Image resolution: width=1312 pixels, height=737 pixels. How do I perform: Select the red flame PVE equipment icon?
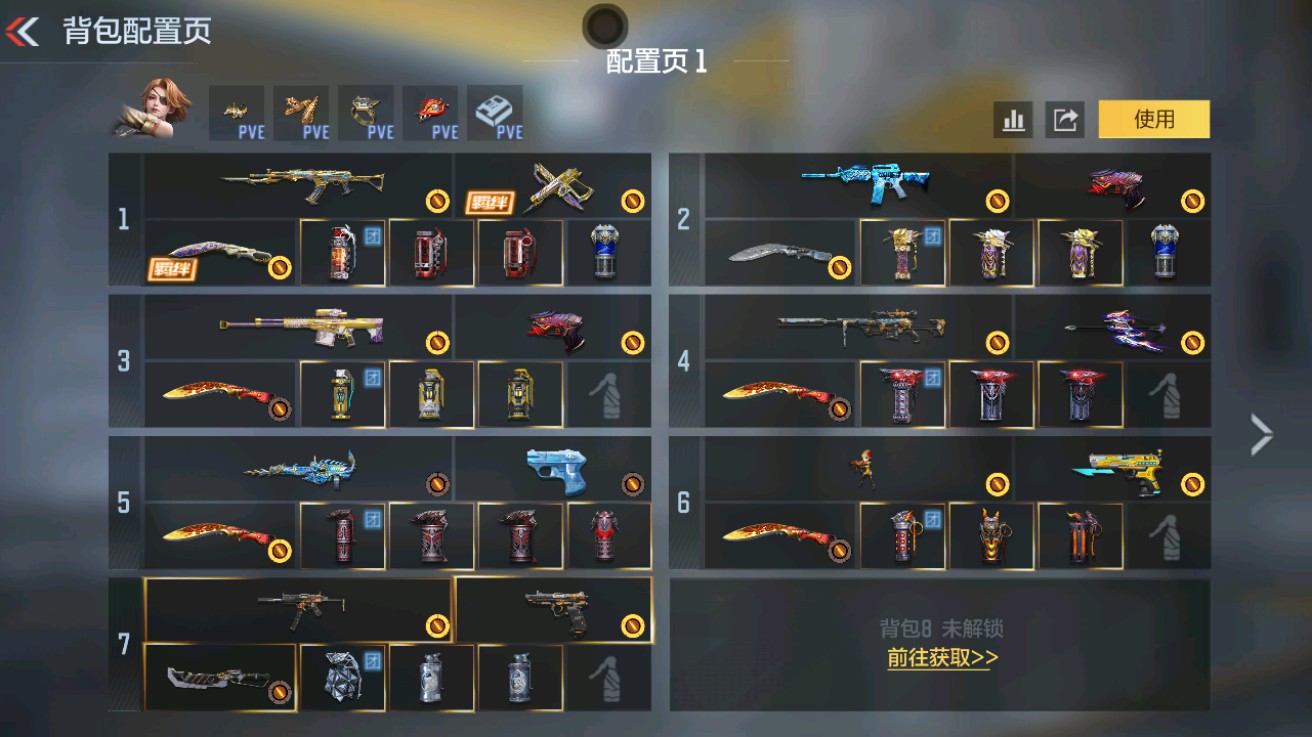pos(432,110)
